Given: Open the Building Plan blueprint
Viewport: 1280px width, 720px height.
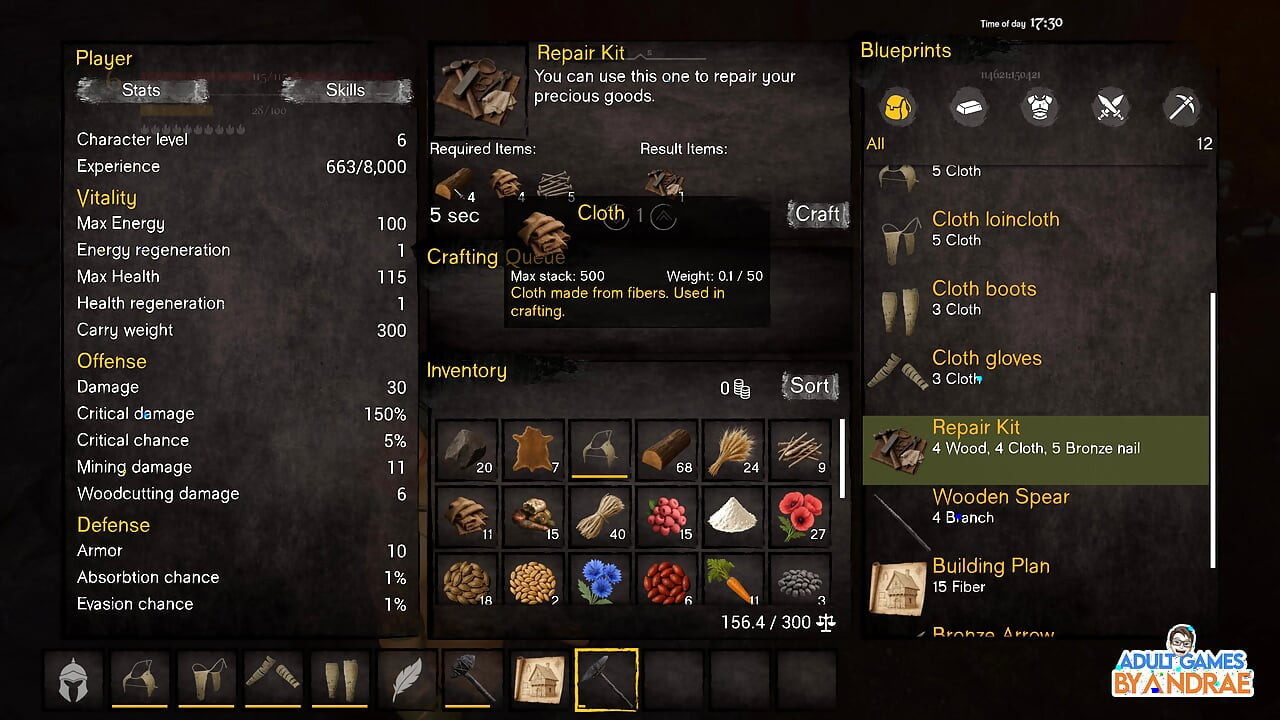Looking at the screenshot, I should point(990,575).
